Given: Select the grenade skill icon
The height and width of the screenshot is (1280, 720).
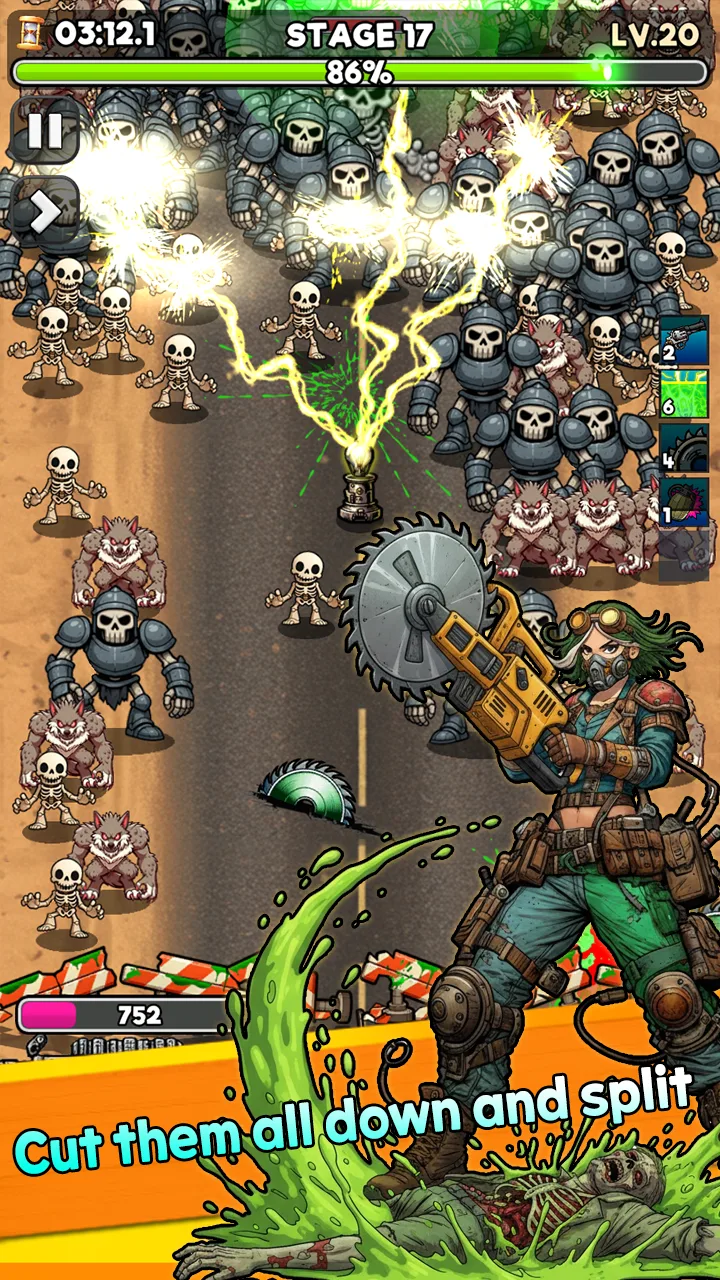Looking at the screenshot, I should tap(684, 502).
